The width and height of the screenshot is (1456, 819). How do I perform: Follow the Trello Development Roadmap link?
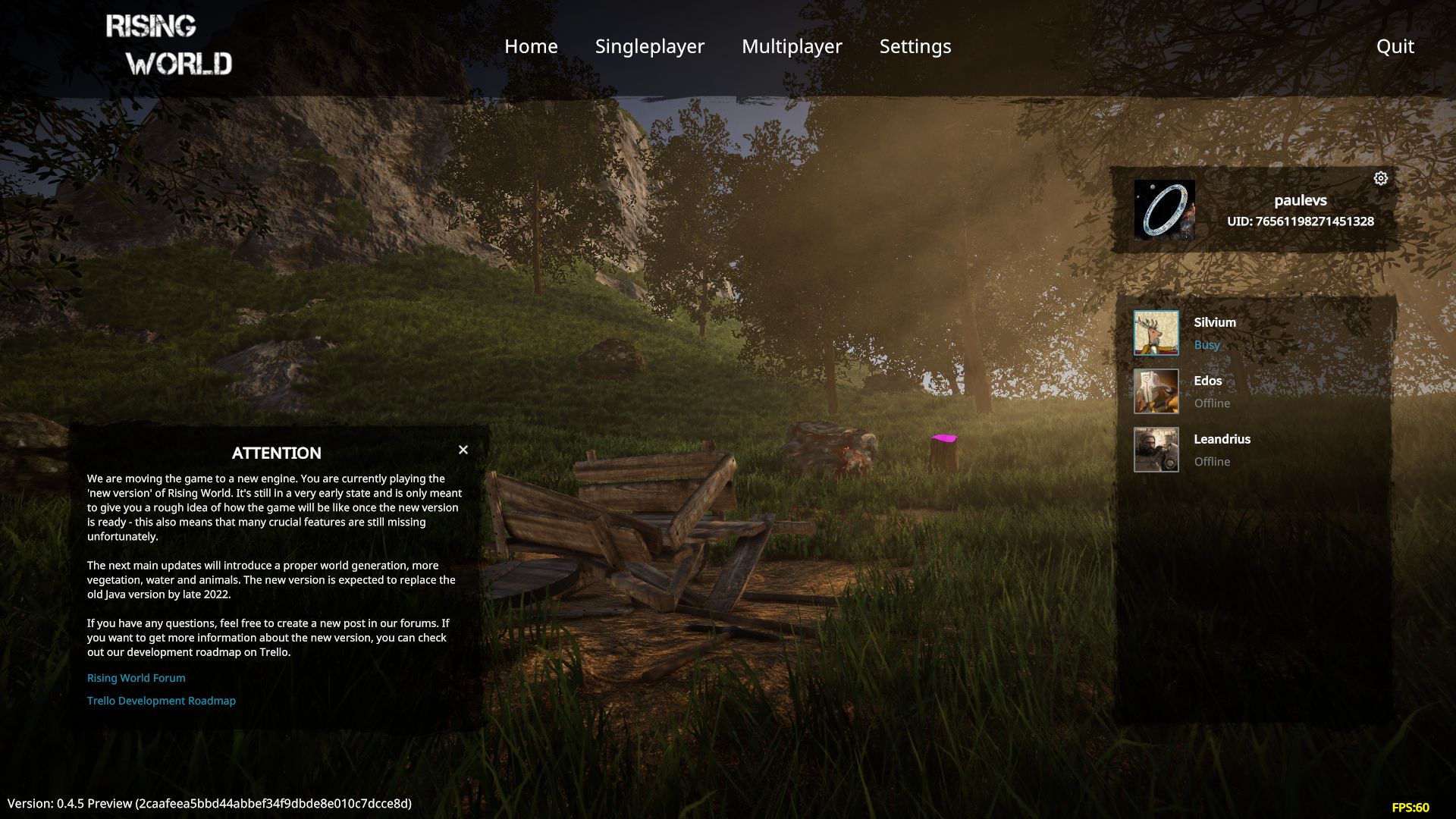click(x=162, y=701)
